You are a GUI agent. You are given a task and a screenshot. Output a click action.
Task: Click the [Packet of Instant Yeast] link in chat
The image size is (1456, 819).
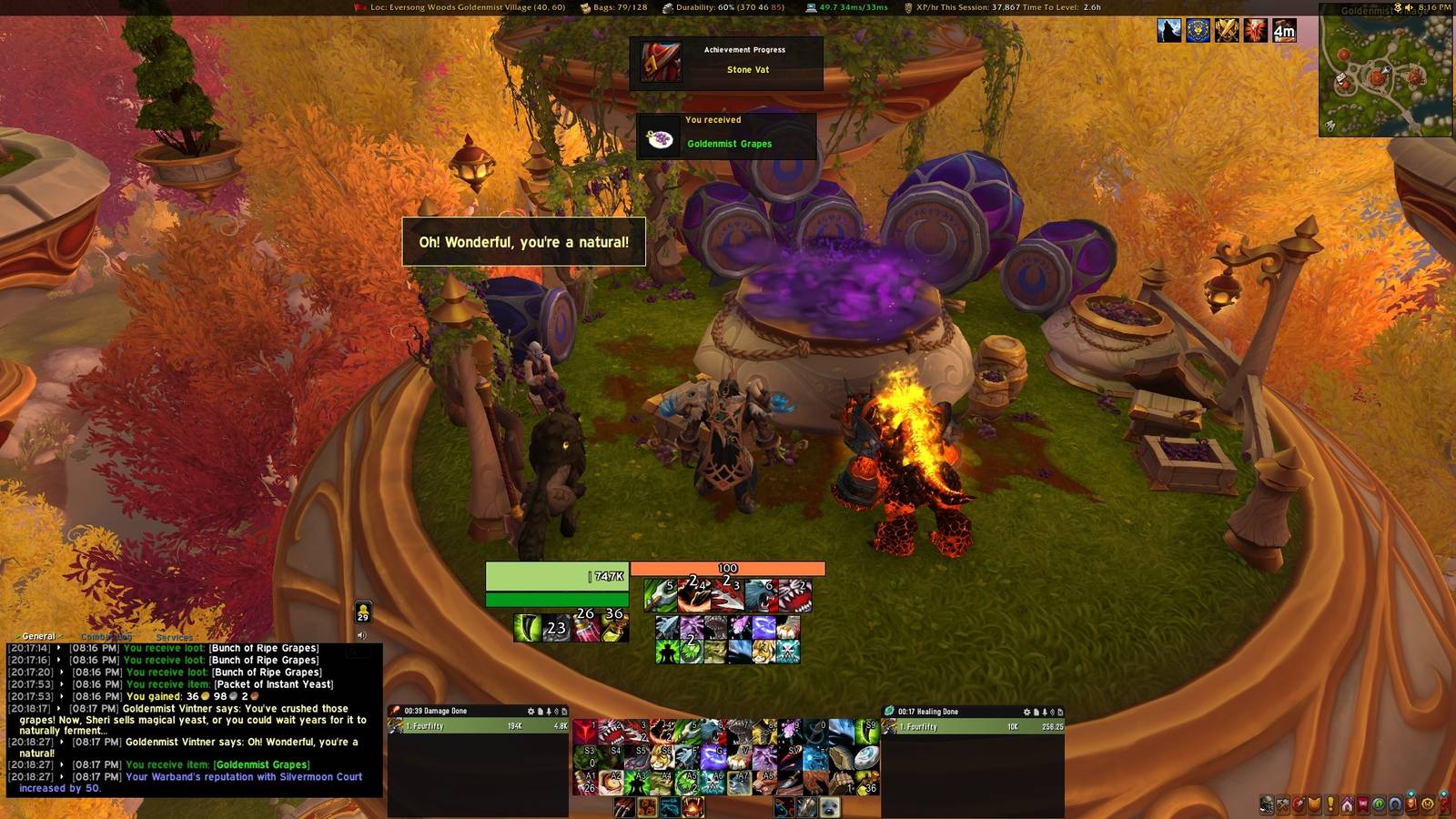273,683
